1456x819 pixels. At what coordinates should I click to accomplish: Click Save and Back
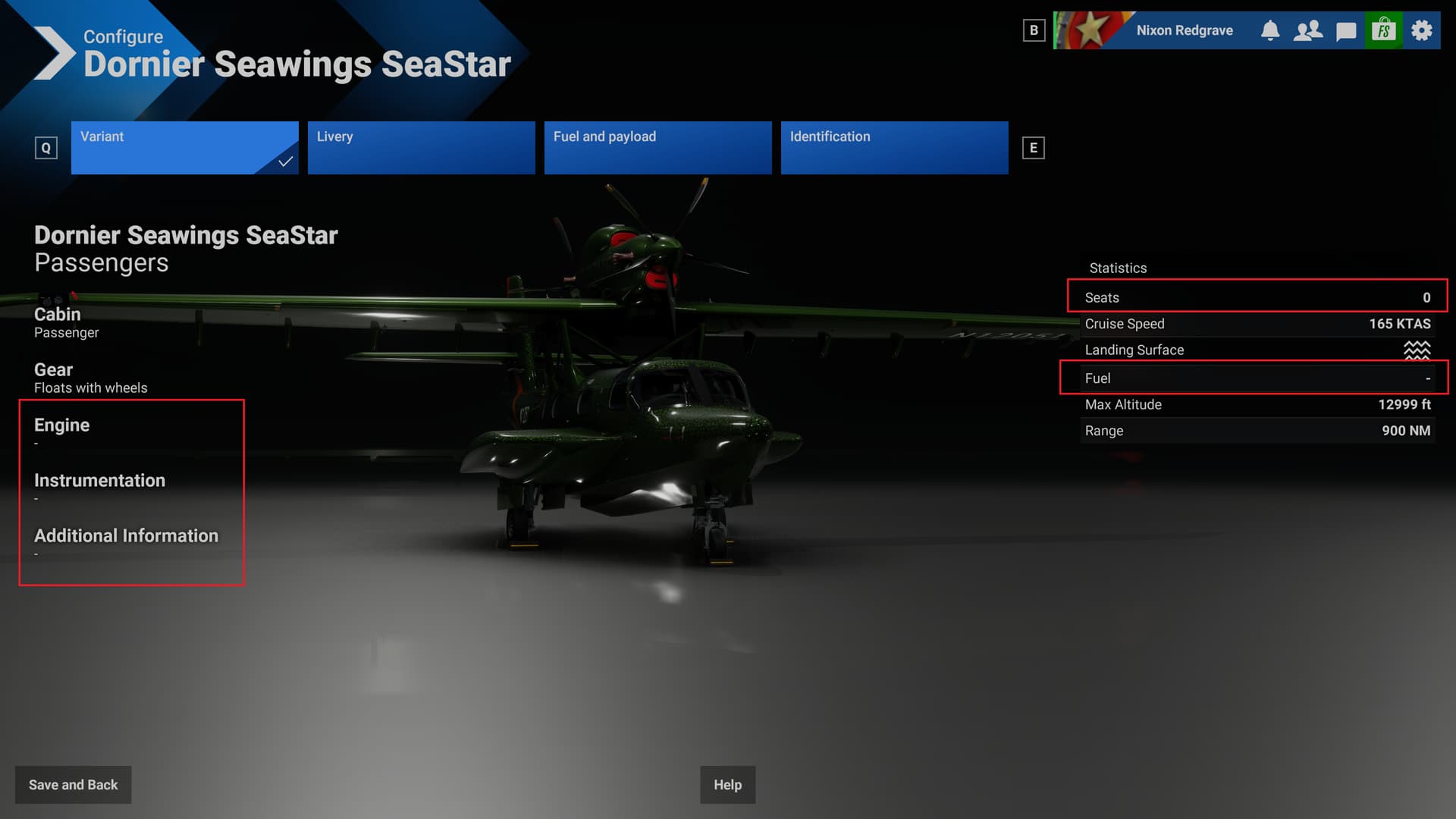tap(73, 785)
